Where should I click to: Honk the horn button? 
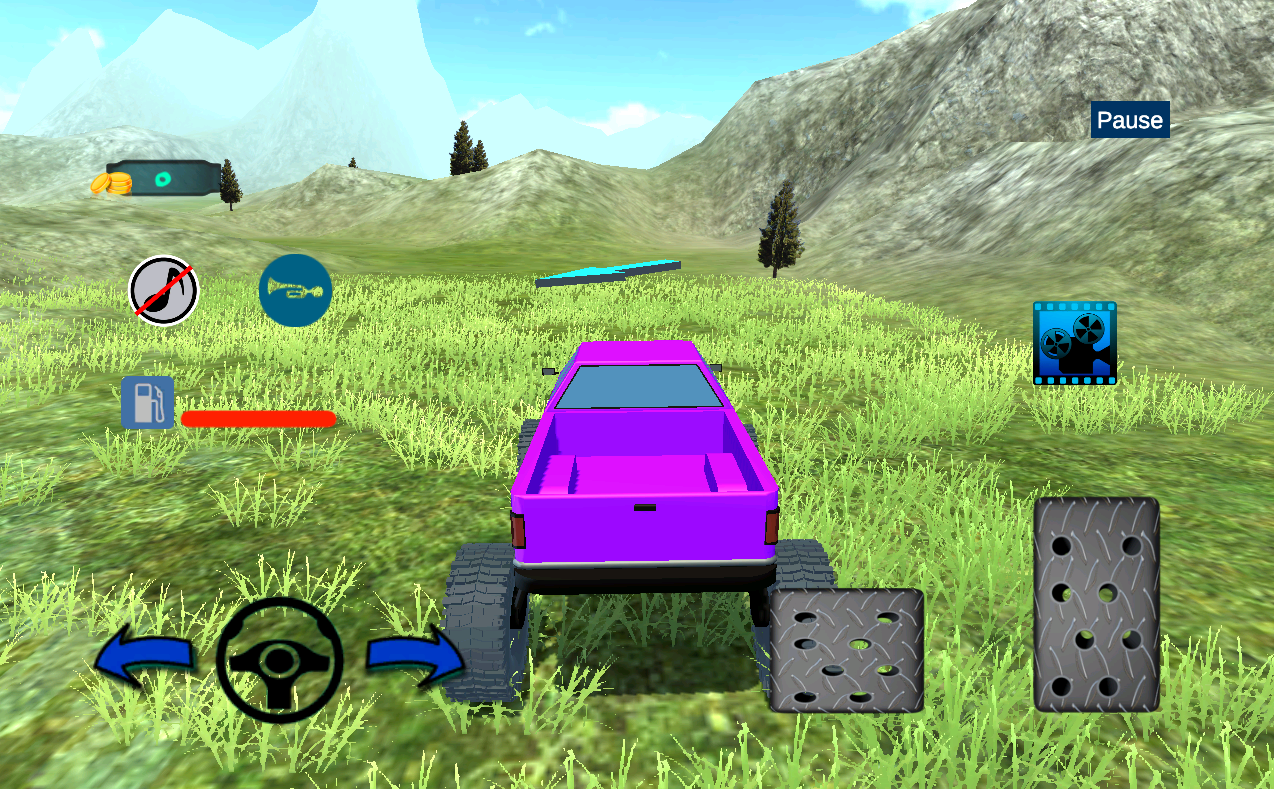pos(295,290)
